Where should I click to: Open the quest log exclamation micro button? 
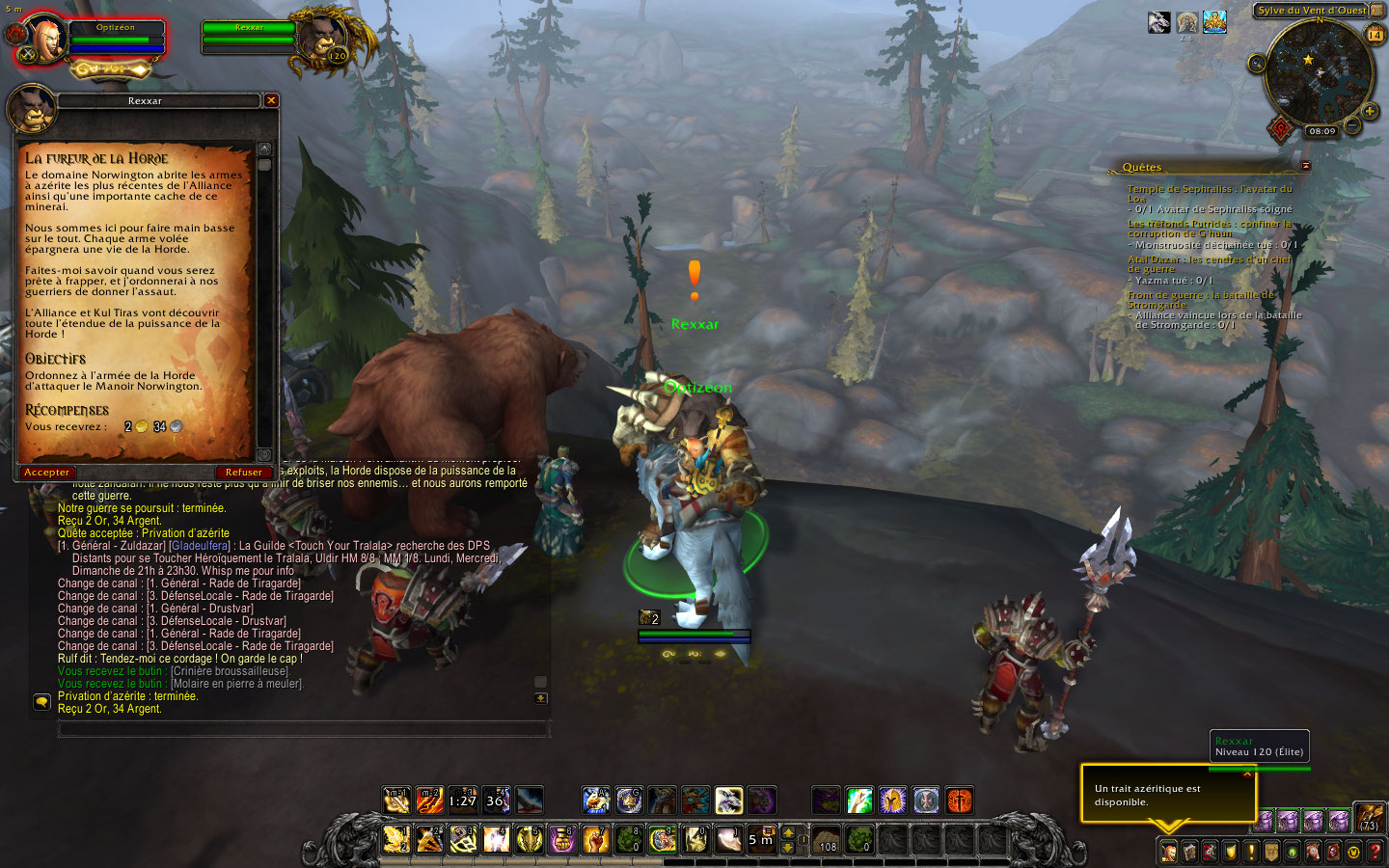[1251, 852]
